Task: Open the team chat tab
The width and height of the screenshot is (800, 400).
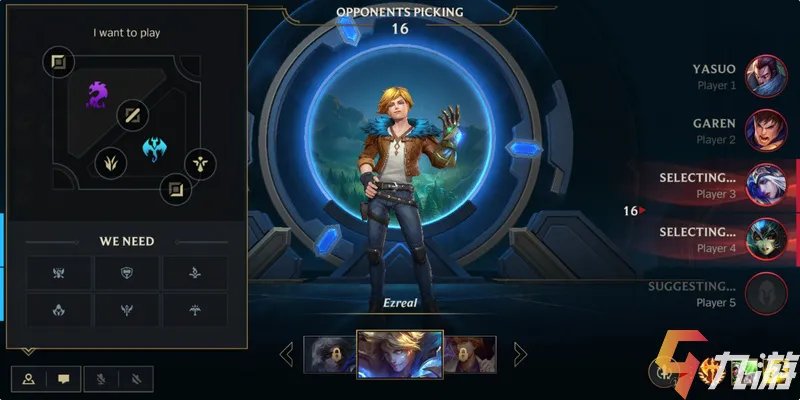Action: [63, 379]
